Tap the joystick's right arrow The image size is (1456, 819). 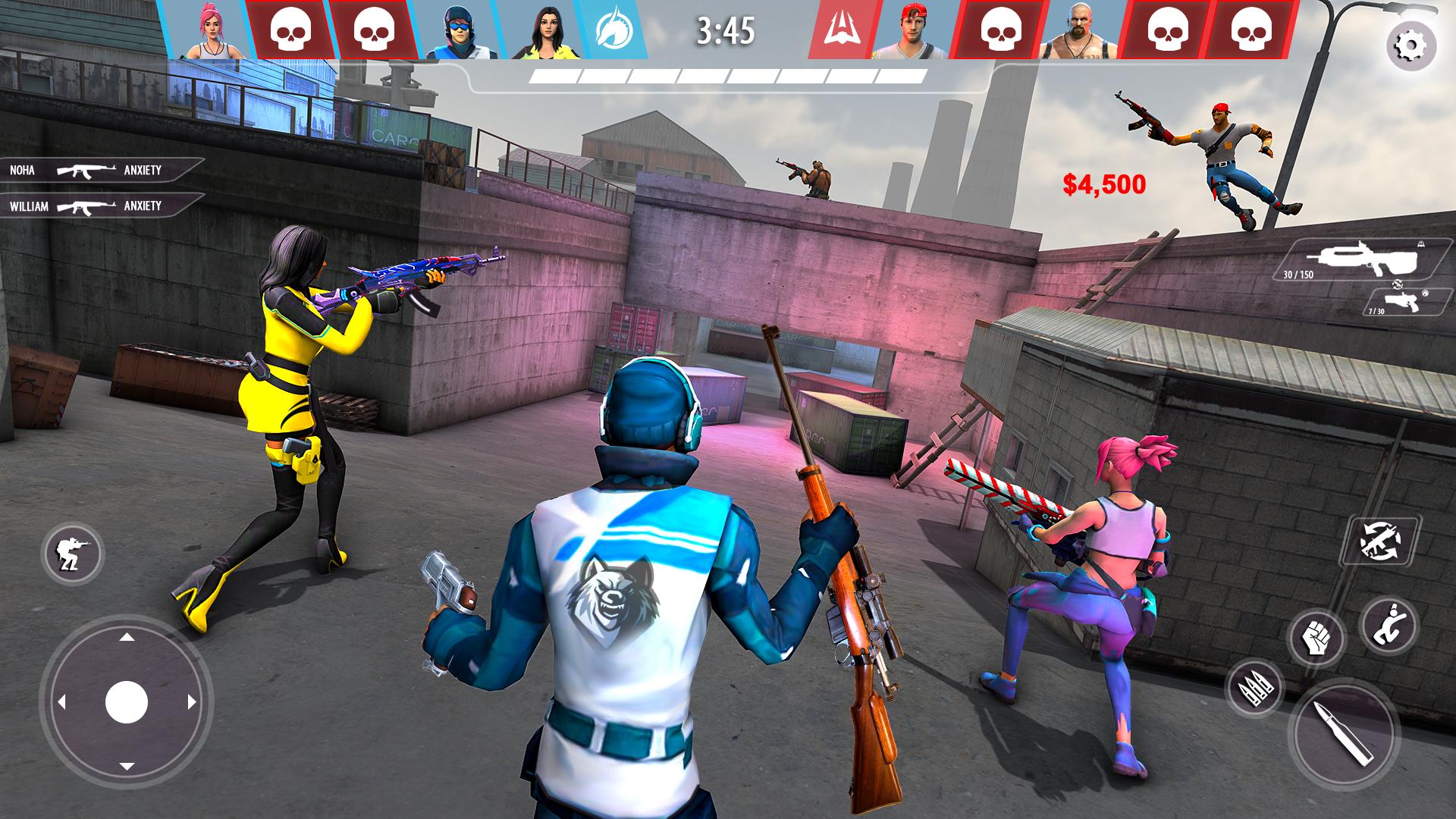click(192, 702)
